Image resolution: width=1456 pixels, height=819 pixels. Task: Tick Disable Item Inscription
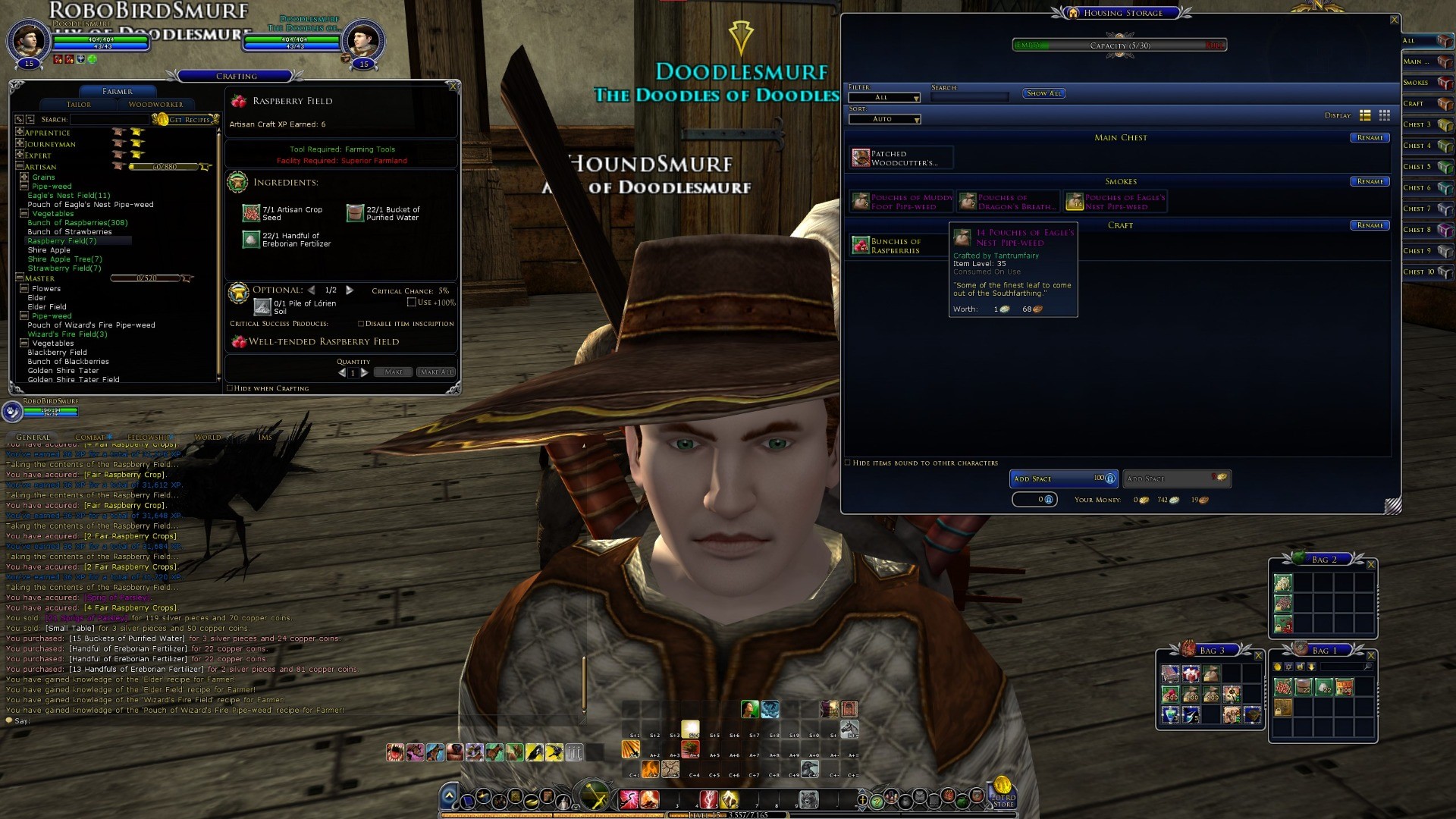(361, 324)
